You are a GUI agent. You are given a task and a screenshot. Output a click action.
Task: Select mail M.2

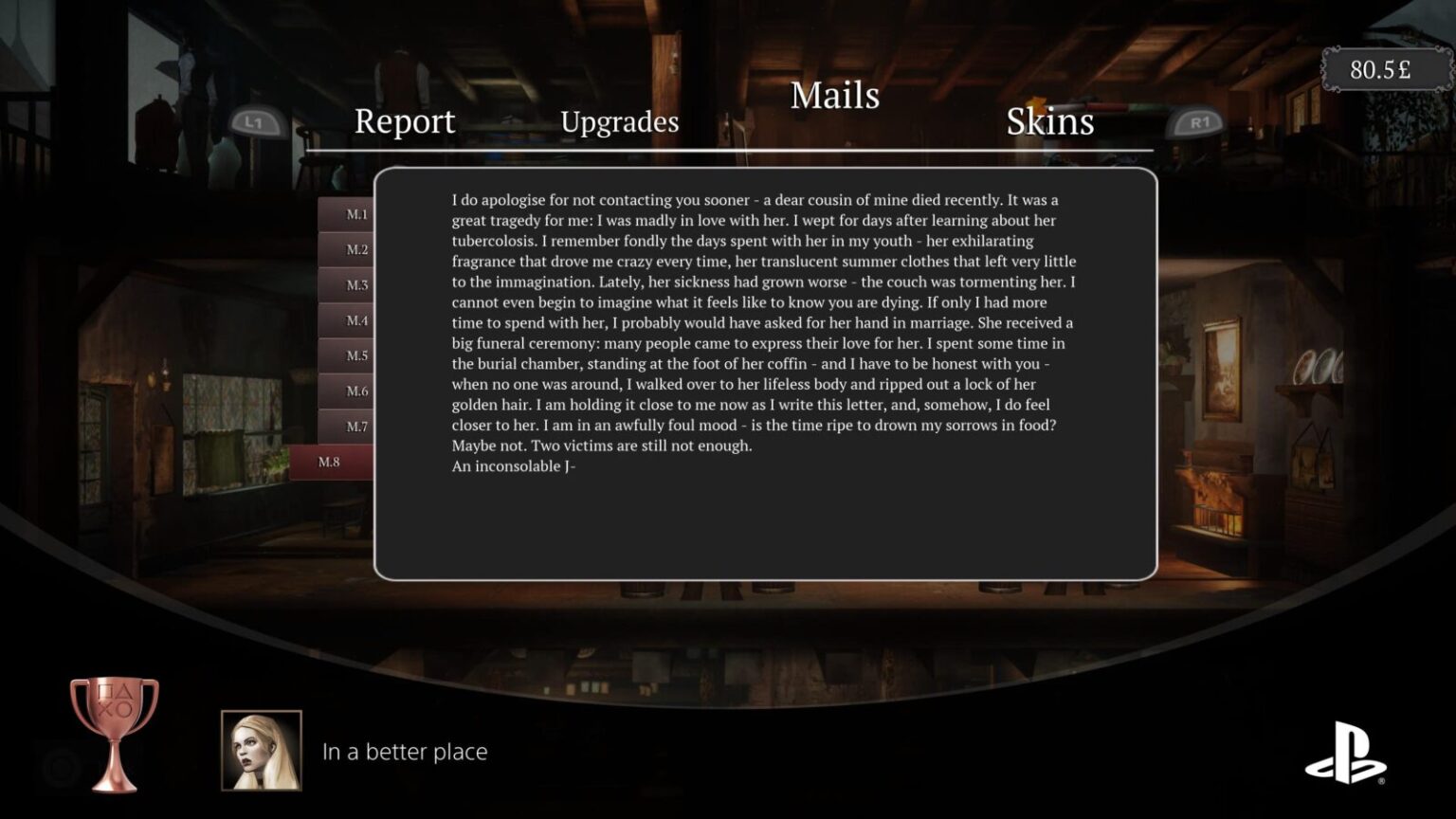(355, 249)
